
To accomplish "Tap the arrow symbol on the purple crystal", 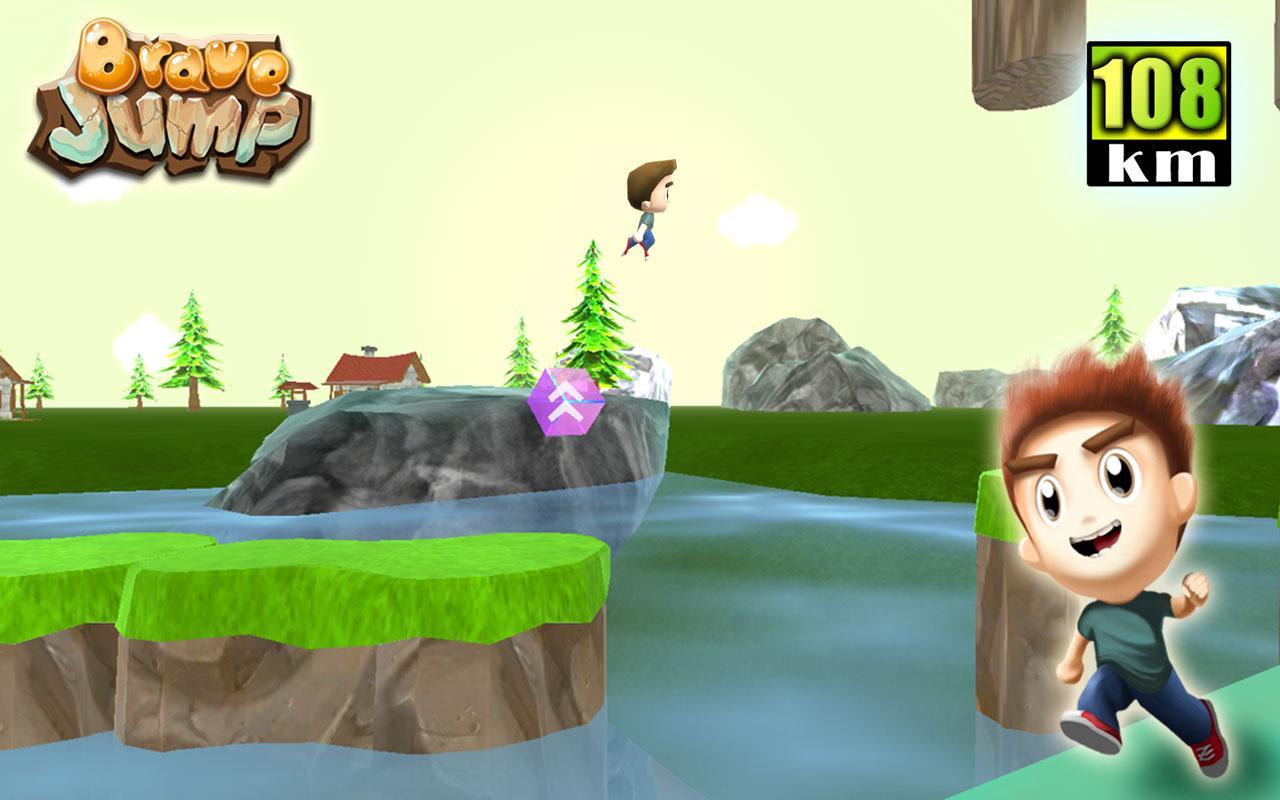I will [563, 400].
